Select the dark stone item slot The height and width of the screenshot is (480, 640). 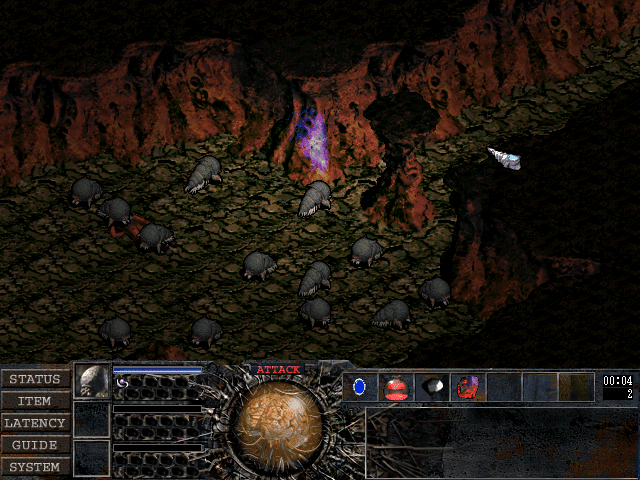click(x=431, y=386)
